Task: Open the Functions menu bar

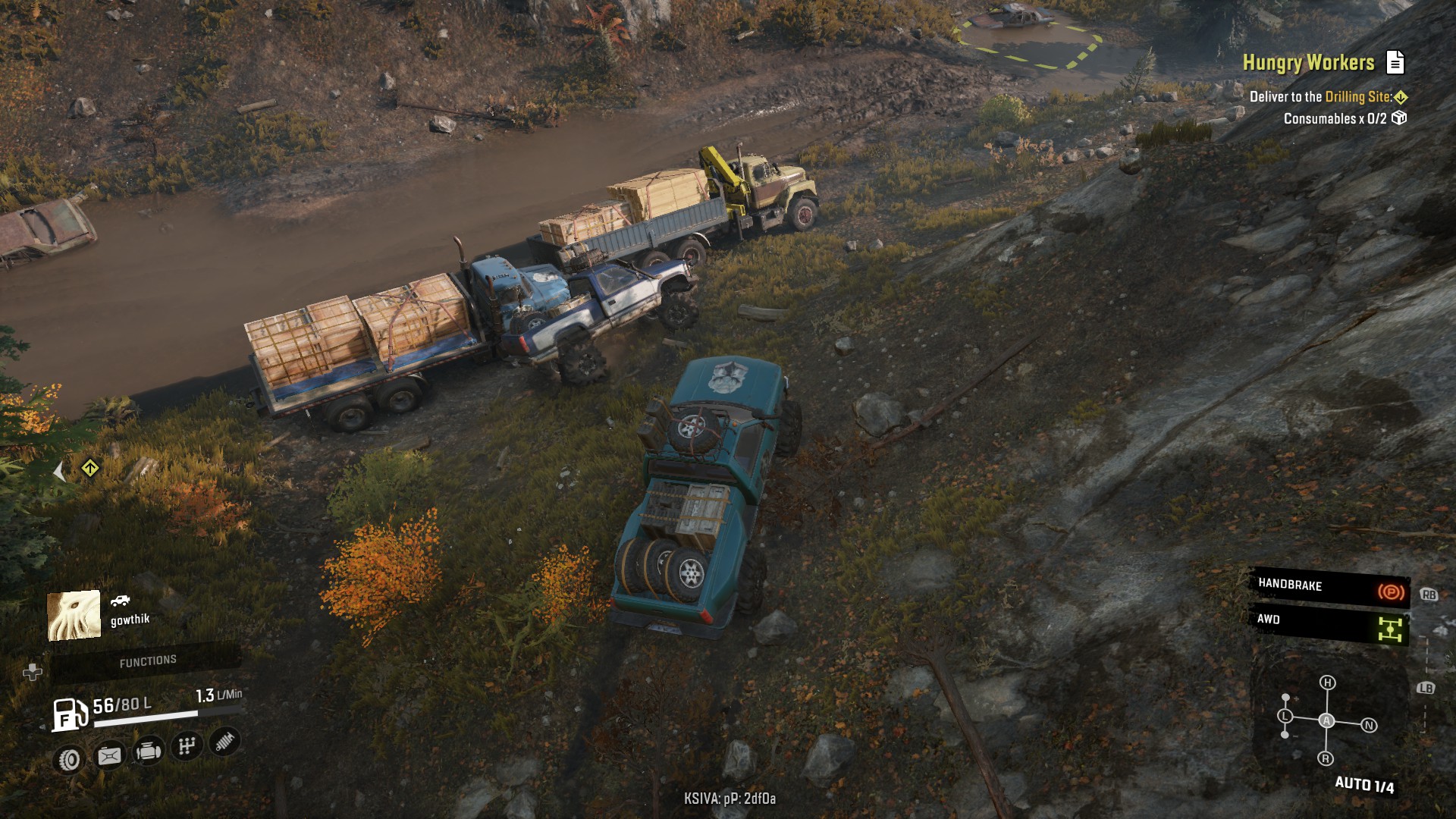Action: point(147,662)
